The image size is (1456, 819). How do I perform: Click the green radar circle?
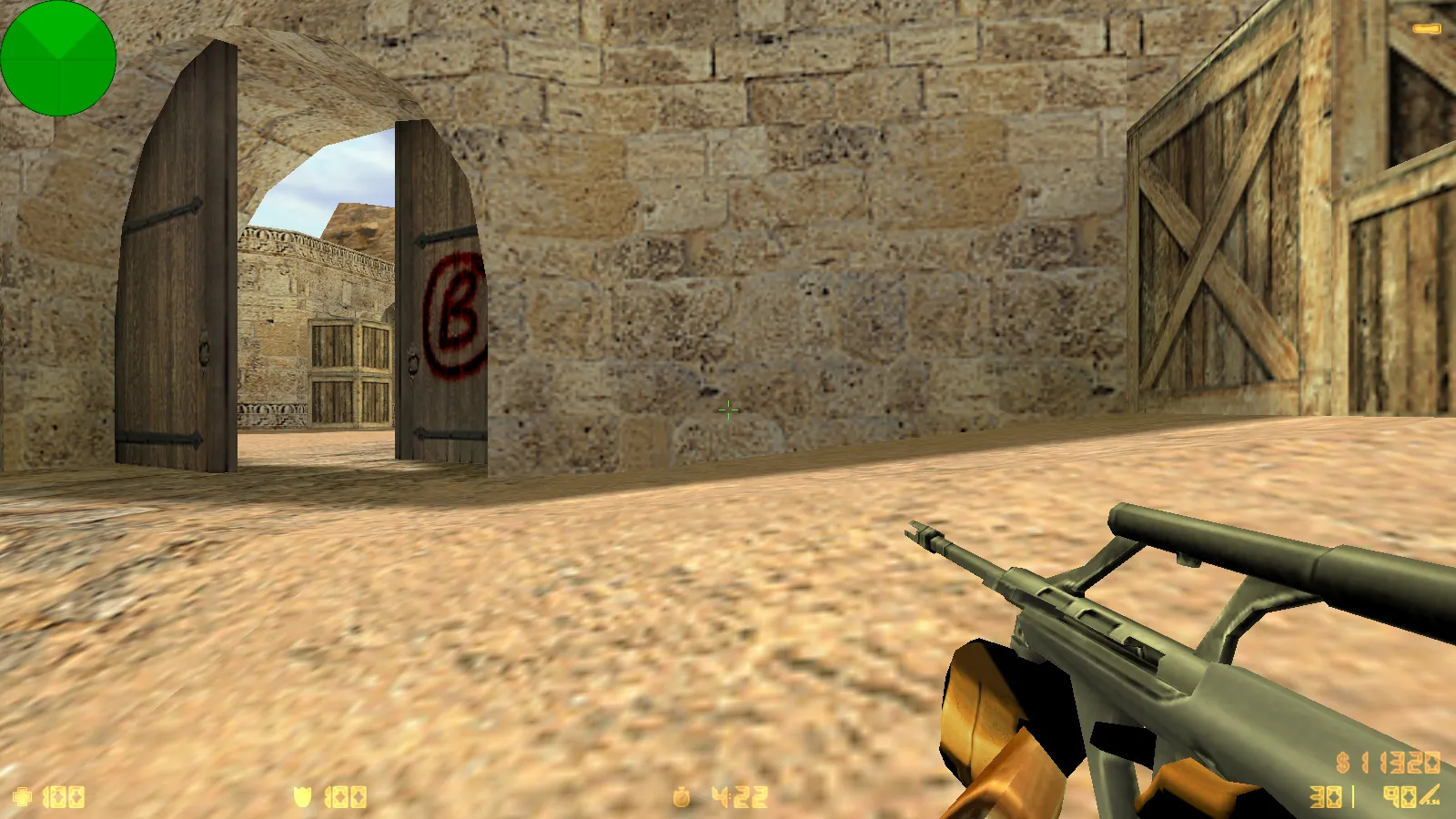click(59, 59)
